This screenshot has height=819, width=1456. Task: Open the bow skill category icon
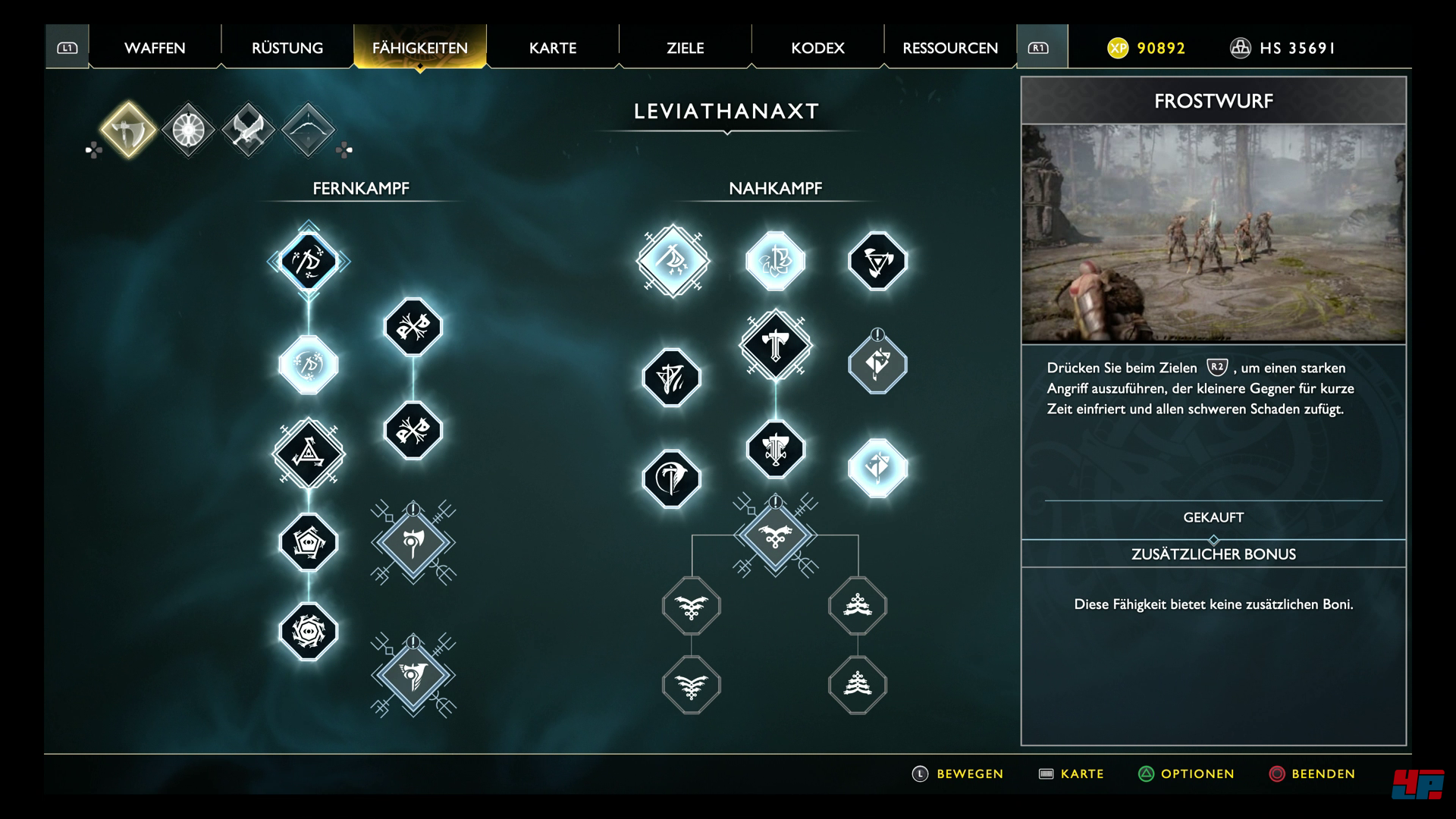pos(308,130)
